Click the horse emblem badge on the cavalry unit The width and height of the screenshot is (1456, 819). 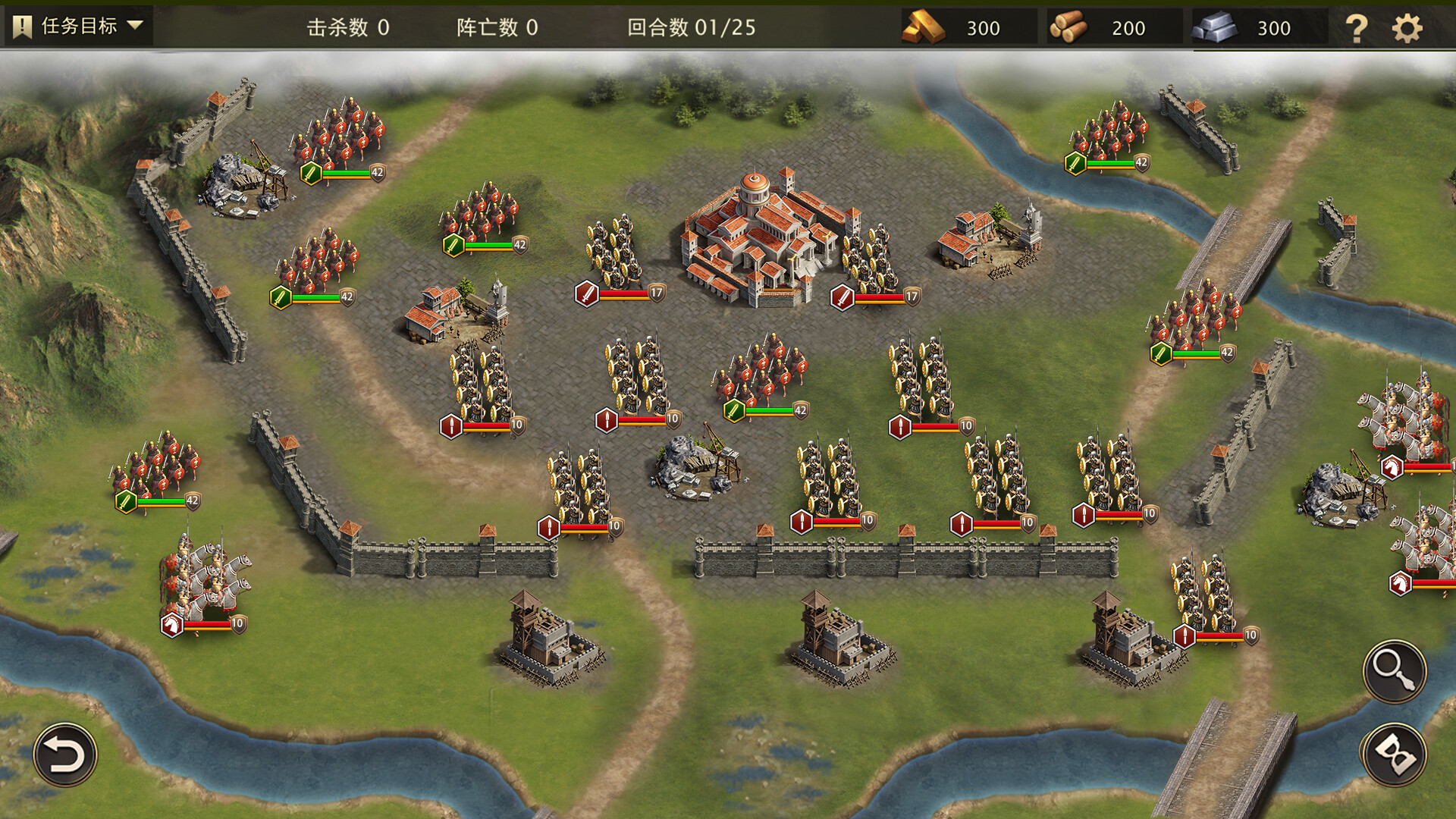tap(171, 623)
